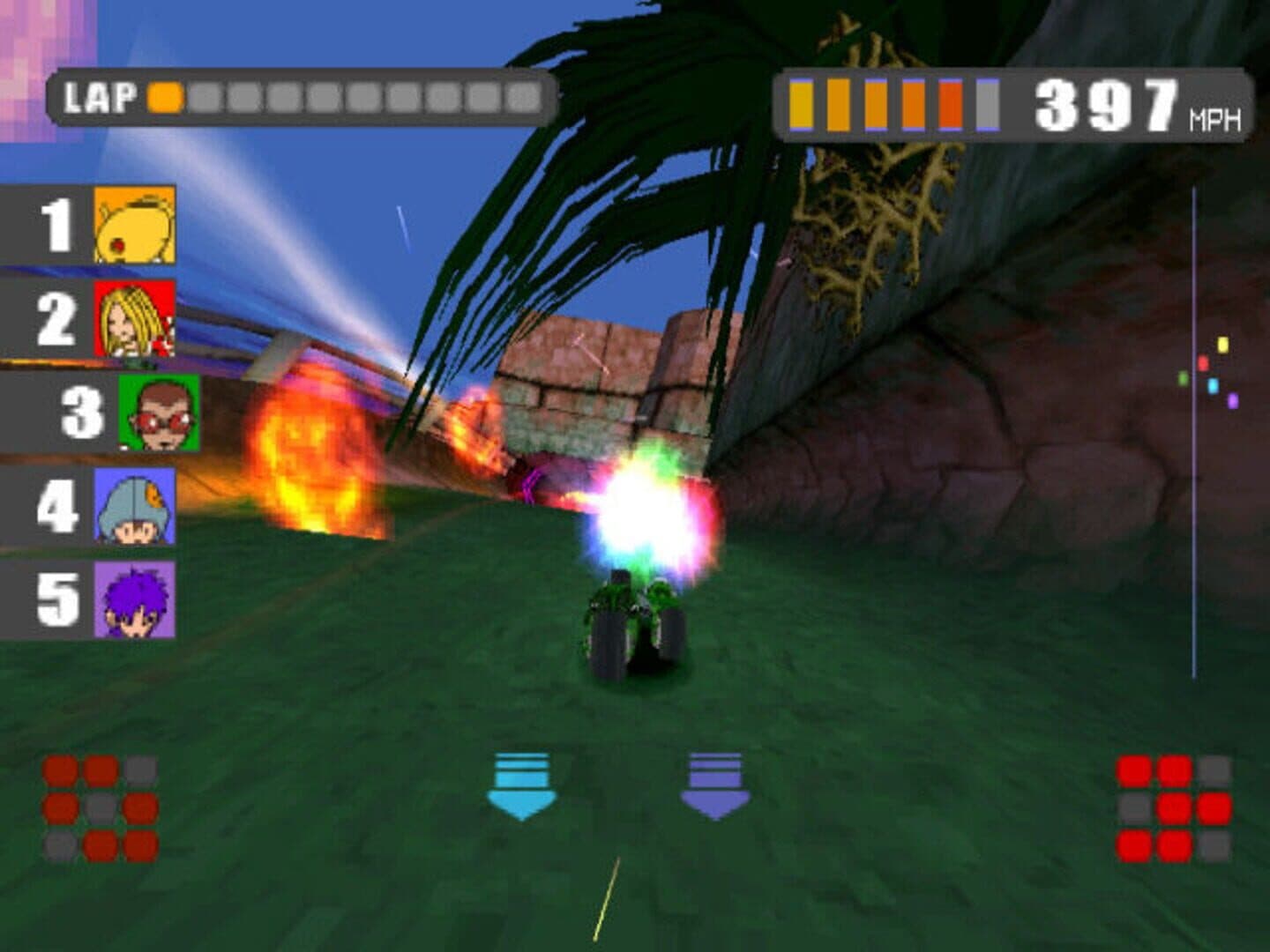
Task: Select the cyan down-arrow indicator
Action: pyautogui.click(x=521, y=785)
